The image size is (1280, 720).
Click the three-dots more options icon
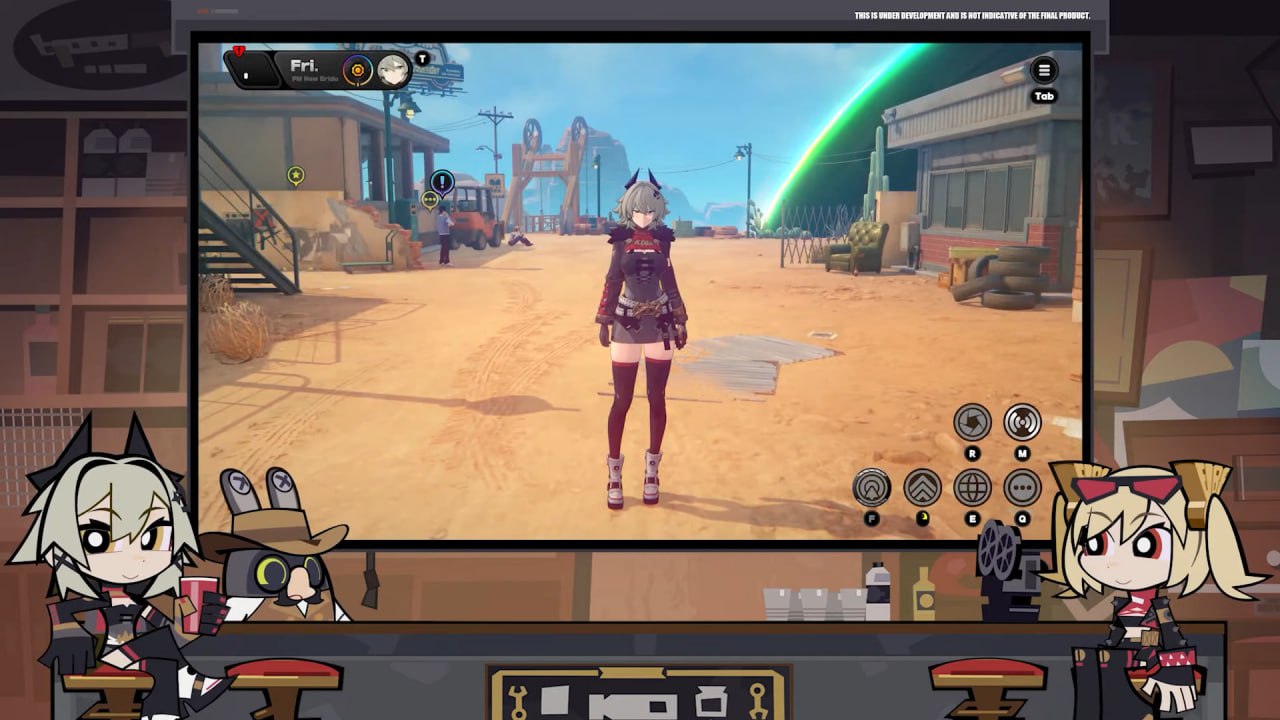tap(1022, 488)
